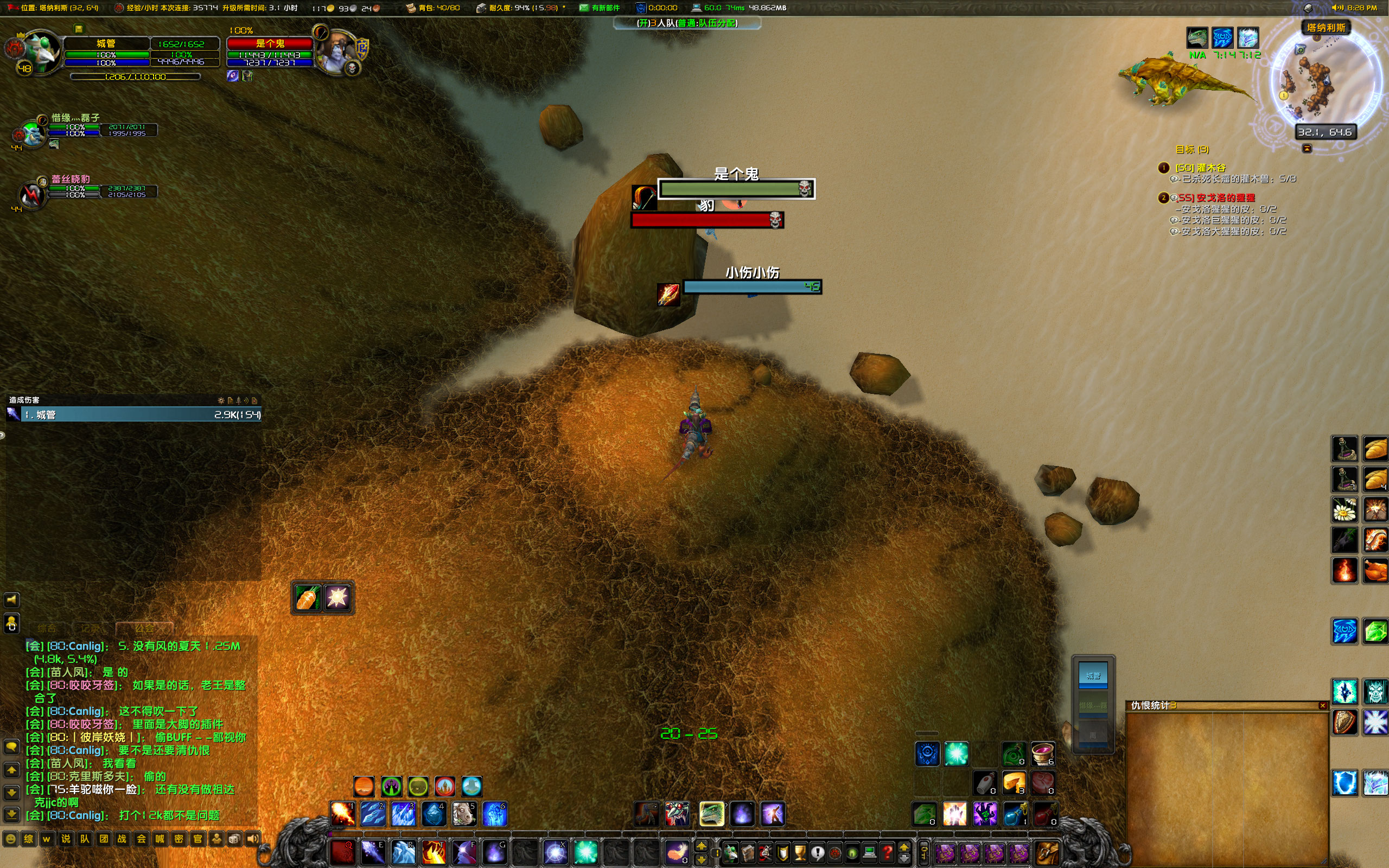The image size is (1389, 868).
Task: Click the action bar page-up arrow
Action: [702, 846]
